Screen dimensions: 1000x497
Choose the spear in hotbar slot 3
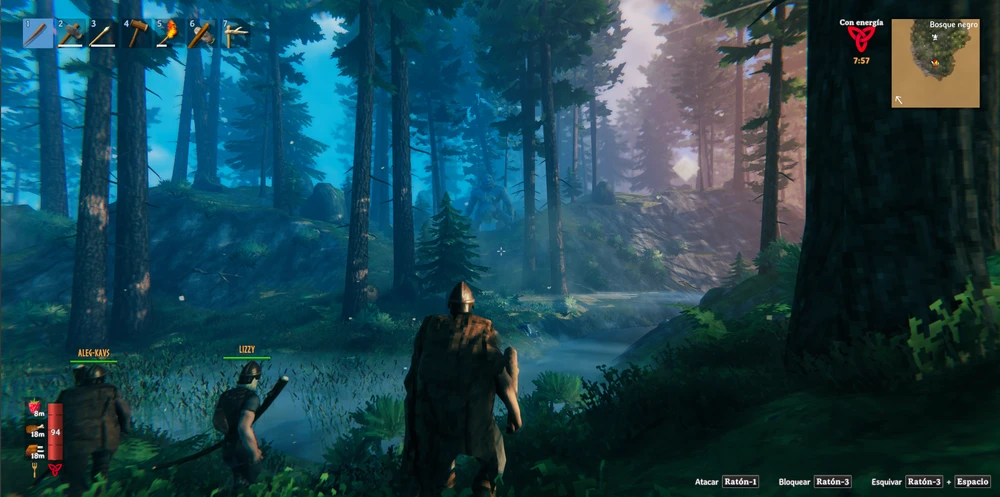[104, 34]
